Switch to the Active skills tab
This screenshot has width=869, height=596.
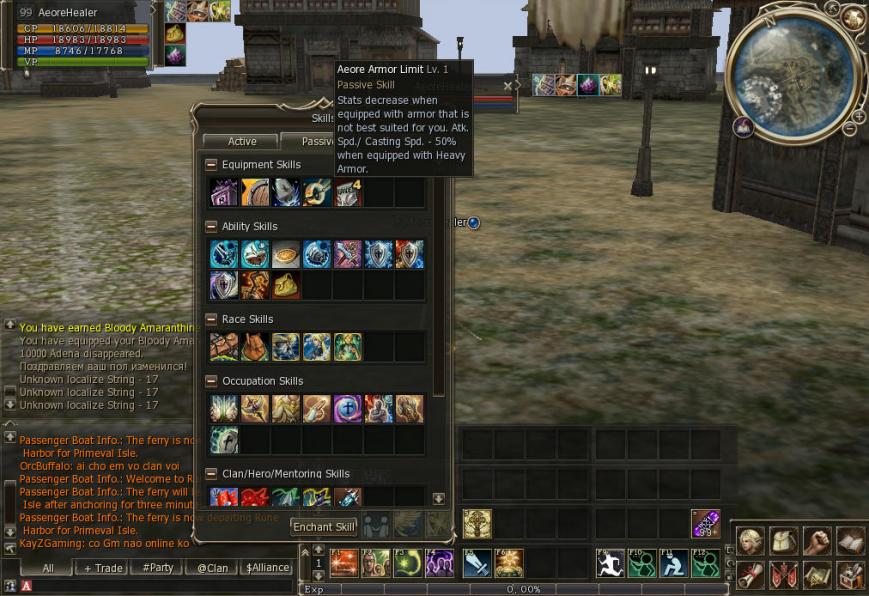241,142
